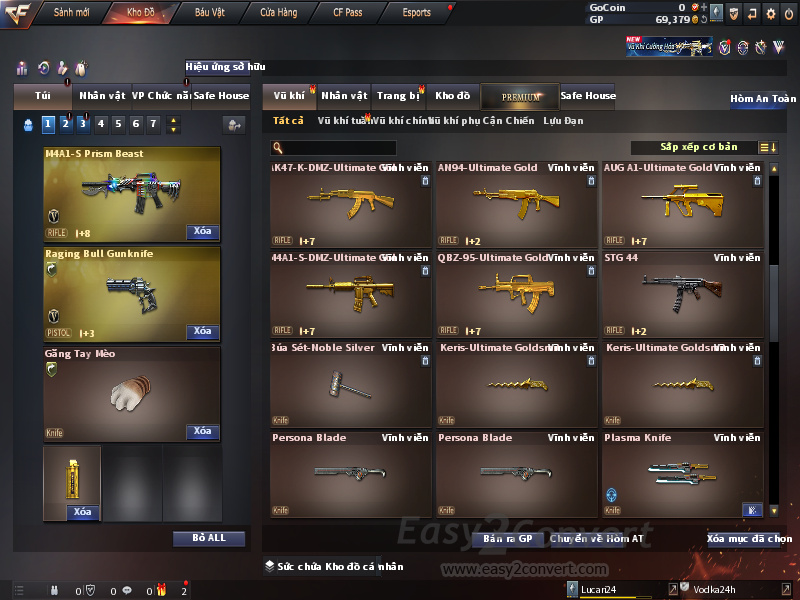
Task: Open the Sắp xếp cơ bản sort dropdown
Action: coord(698,148)
